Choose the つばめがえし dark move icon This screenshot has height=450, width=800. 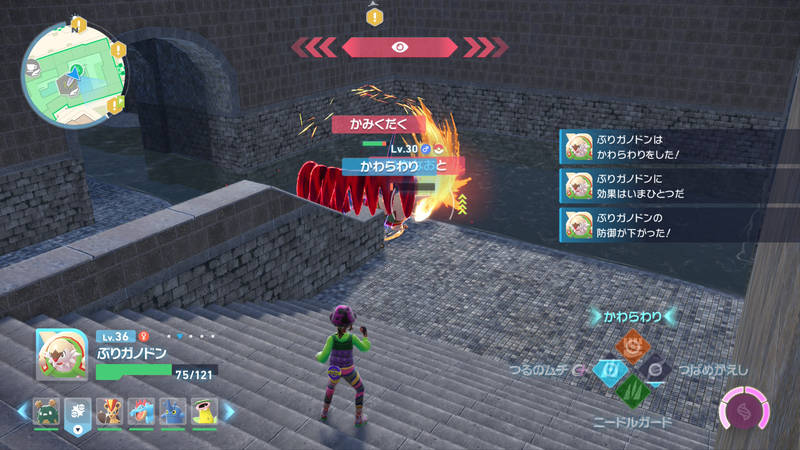656,371
